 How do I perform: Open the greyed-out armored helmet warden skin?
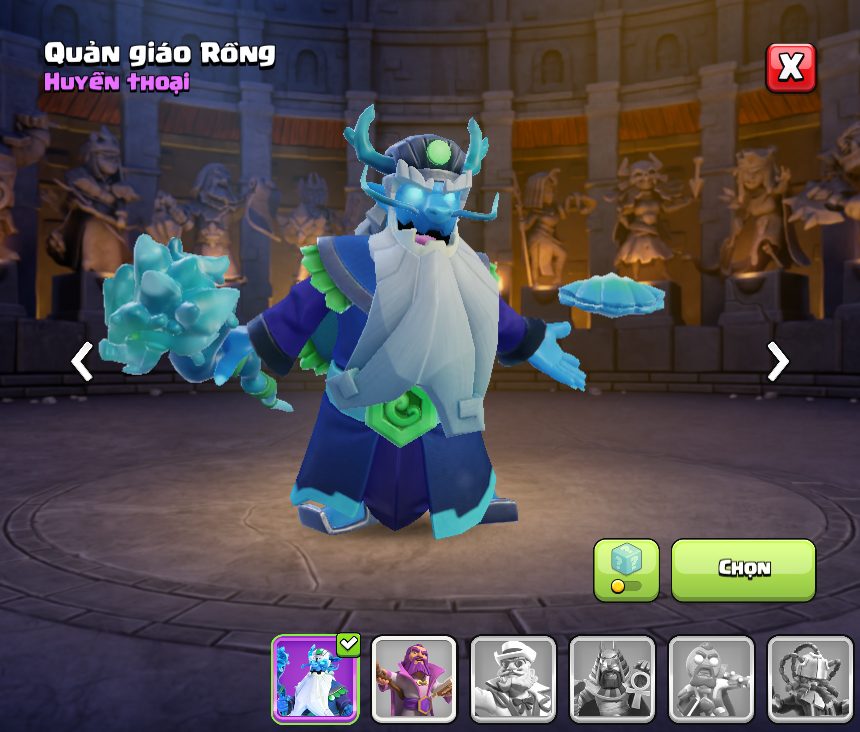[x=810, y=679]
